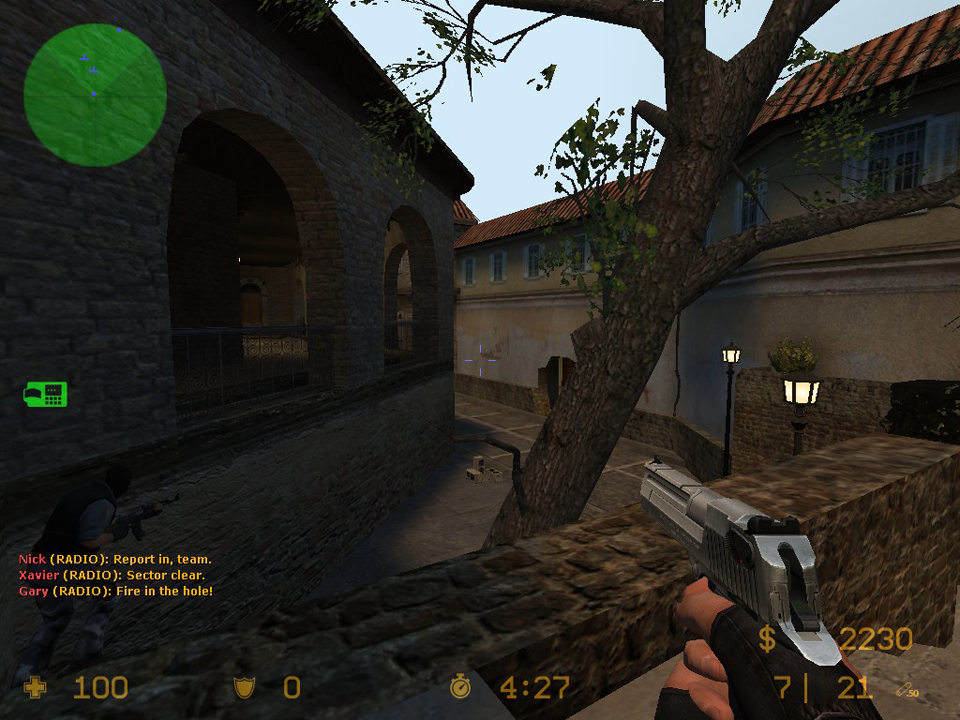The width and height of the screenshot is (960, 720).
Task: Click Nick's "Report in, team" radio message
Action: click(115, 560)
